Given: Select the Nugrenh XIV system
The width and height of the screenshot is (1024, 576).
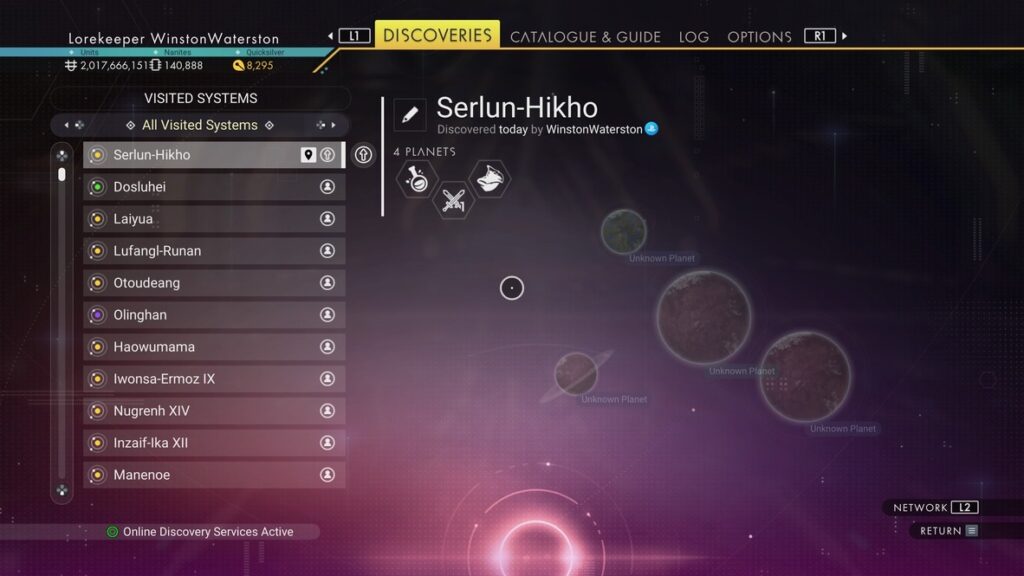Looking at the screenshot, I should coord(214,411).
